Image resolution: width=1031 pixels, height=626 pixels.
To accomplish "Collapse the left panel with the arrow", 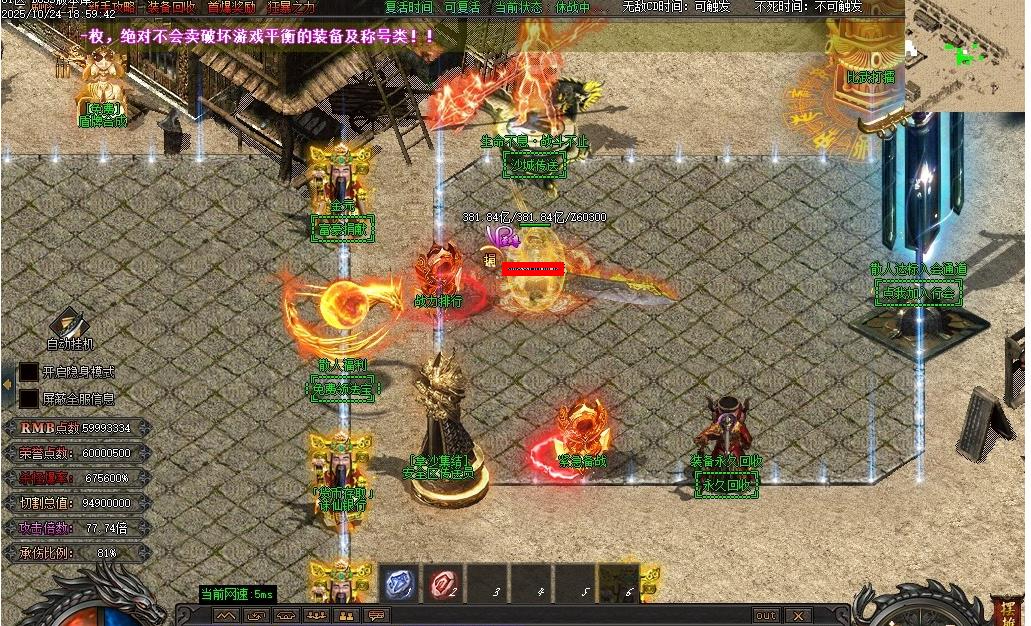I will [x=7, y=384].
